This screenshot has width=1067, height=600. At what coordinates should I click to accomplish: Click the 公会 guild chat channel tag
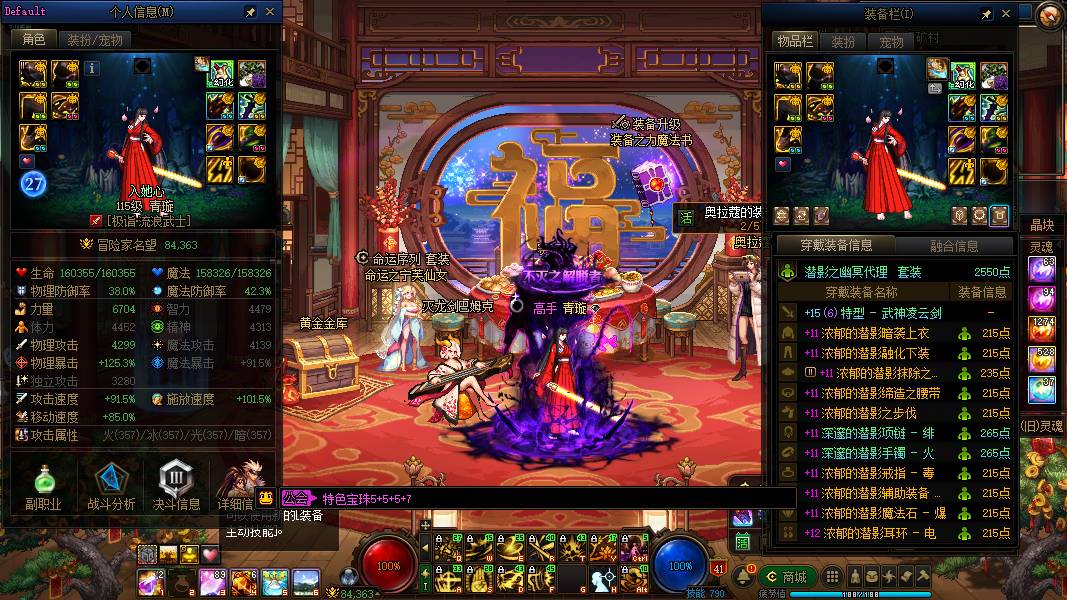click(295, 498)
